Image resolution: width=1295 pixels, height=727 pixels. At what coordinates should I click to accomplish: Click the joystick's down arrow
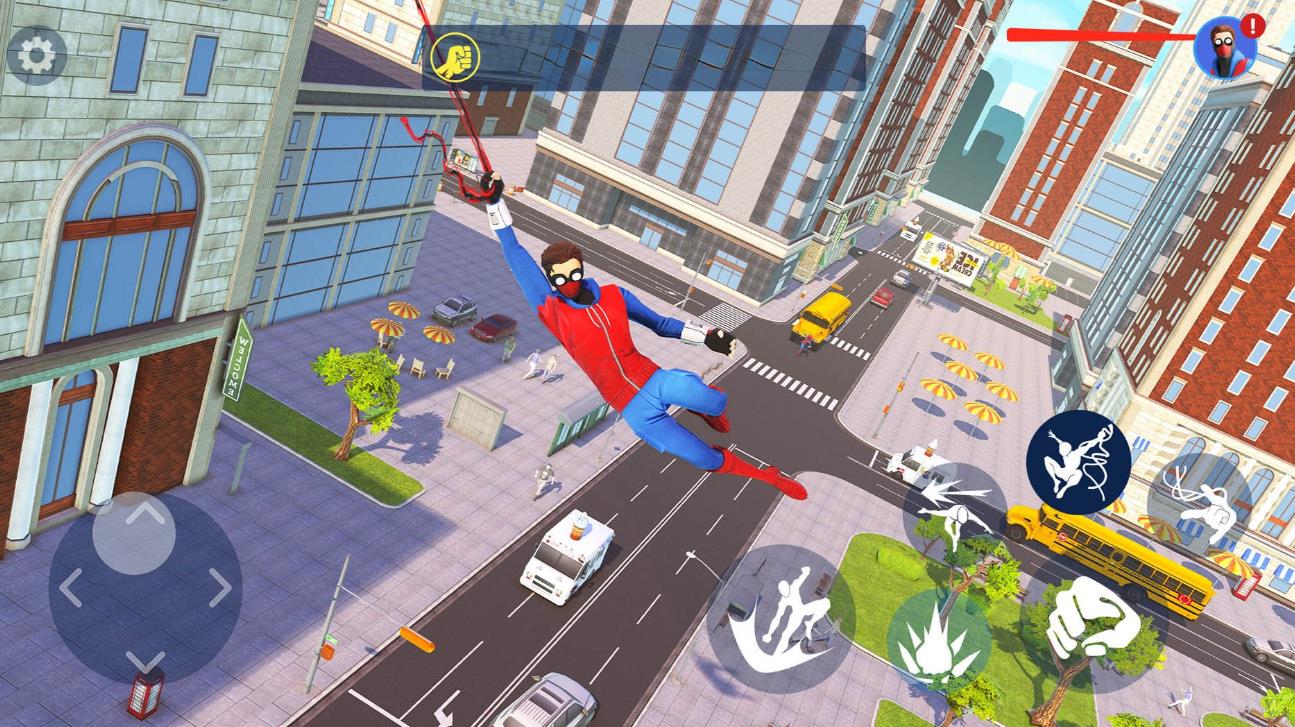coord(146,660)
